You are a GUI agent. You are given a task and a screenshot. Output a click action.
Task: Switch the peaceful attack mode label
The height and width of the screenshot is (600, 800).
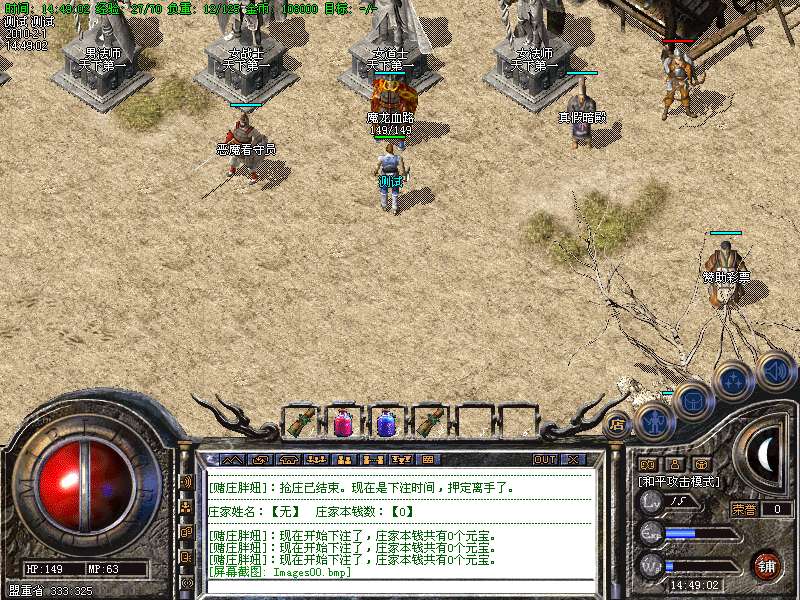680,481
